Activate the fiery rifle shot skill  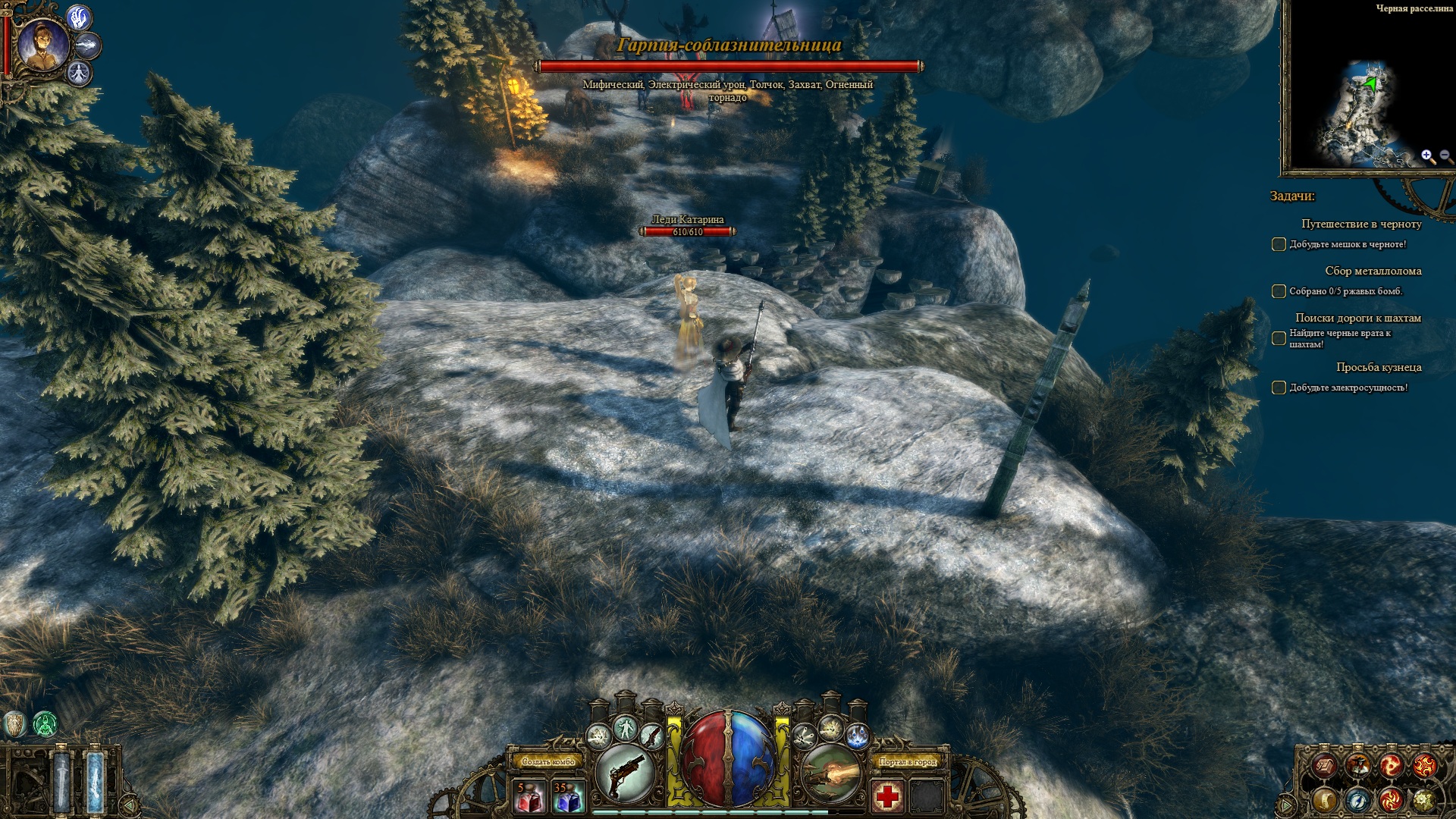(831, 773)
